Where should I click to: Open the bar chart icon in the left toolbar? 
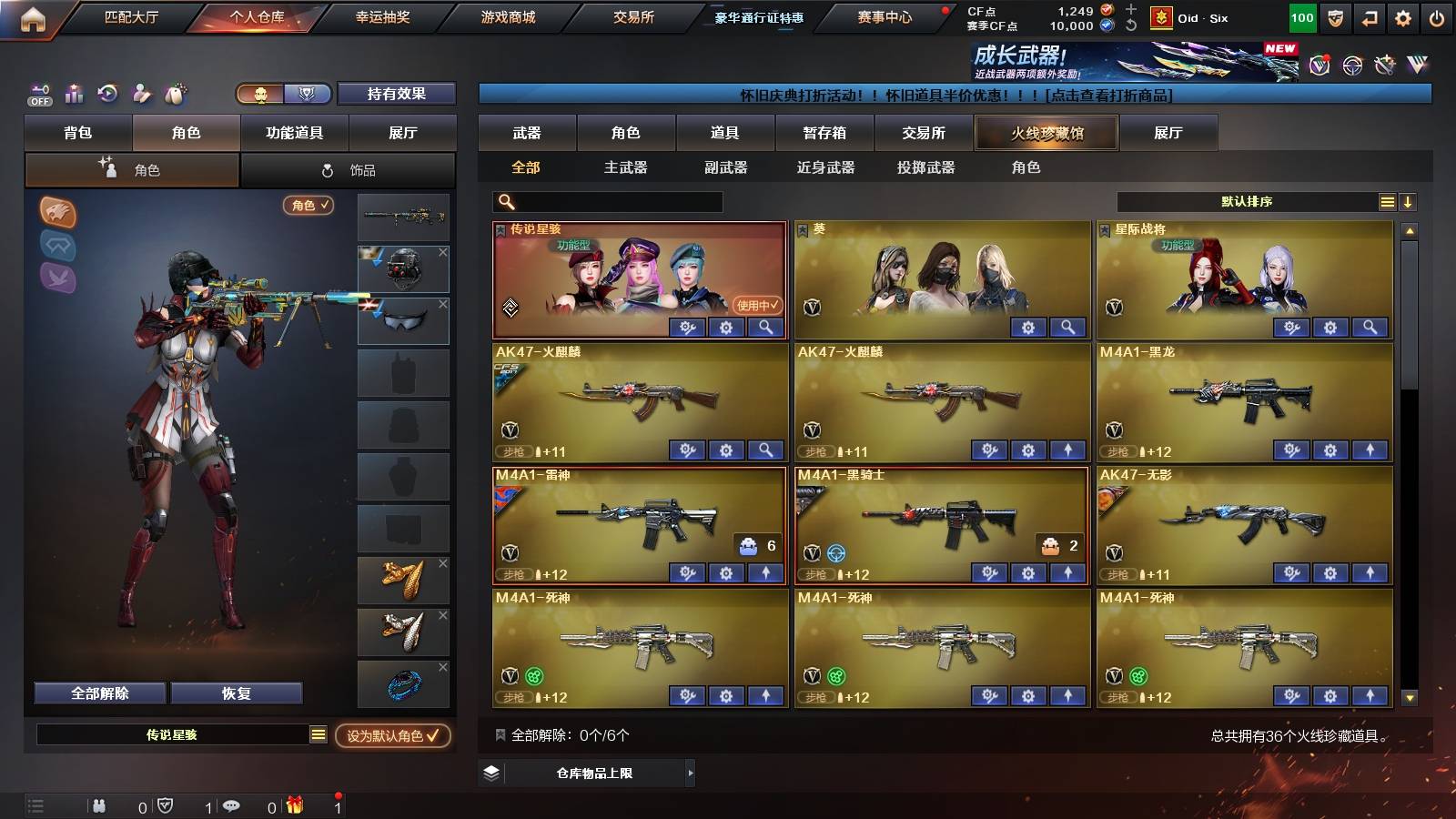pos(74,94)
